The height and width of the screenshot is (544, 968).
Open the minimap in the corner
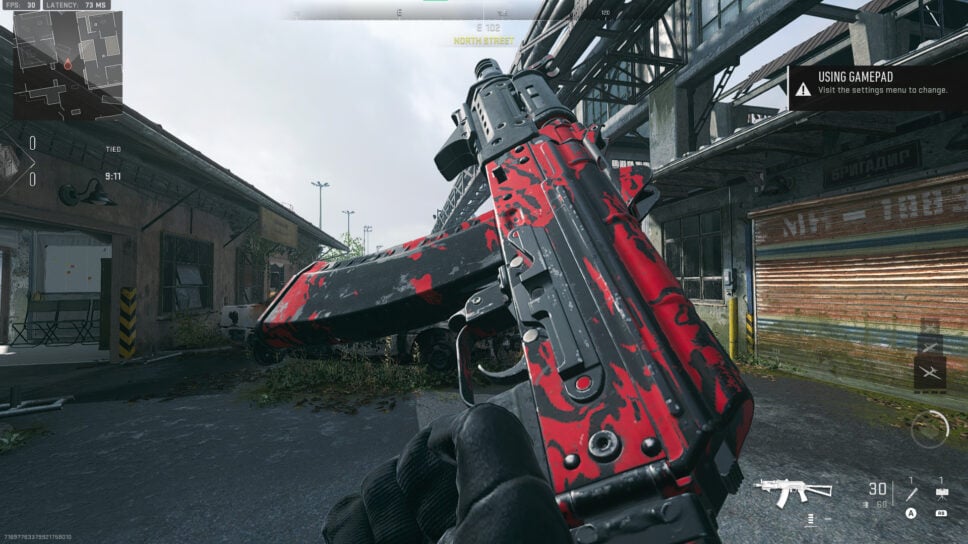coord(67,65)
